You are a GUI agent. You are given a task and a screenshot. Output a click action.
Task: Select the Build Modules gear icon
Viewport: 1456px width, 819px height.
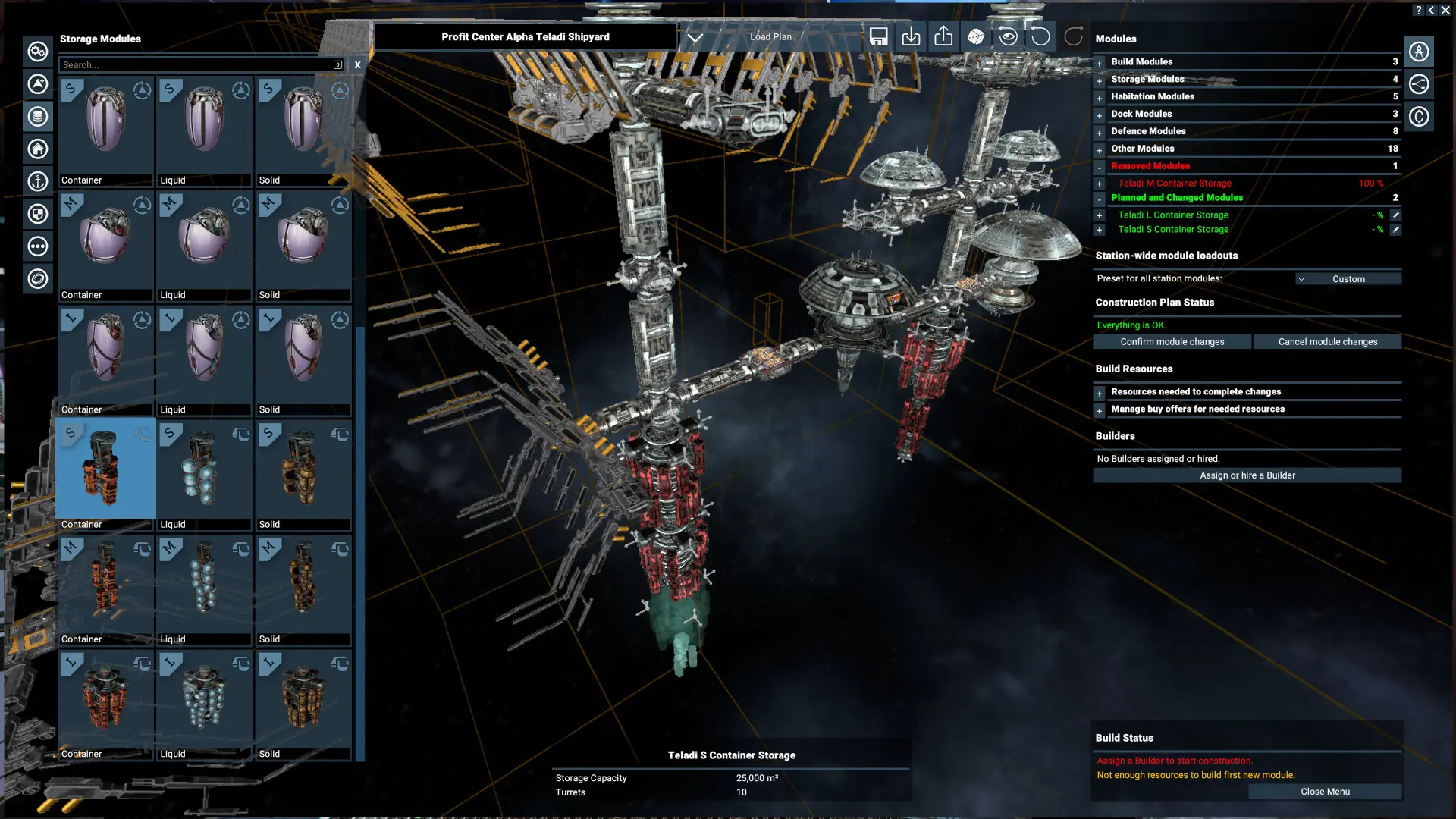click(37, 52)
